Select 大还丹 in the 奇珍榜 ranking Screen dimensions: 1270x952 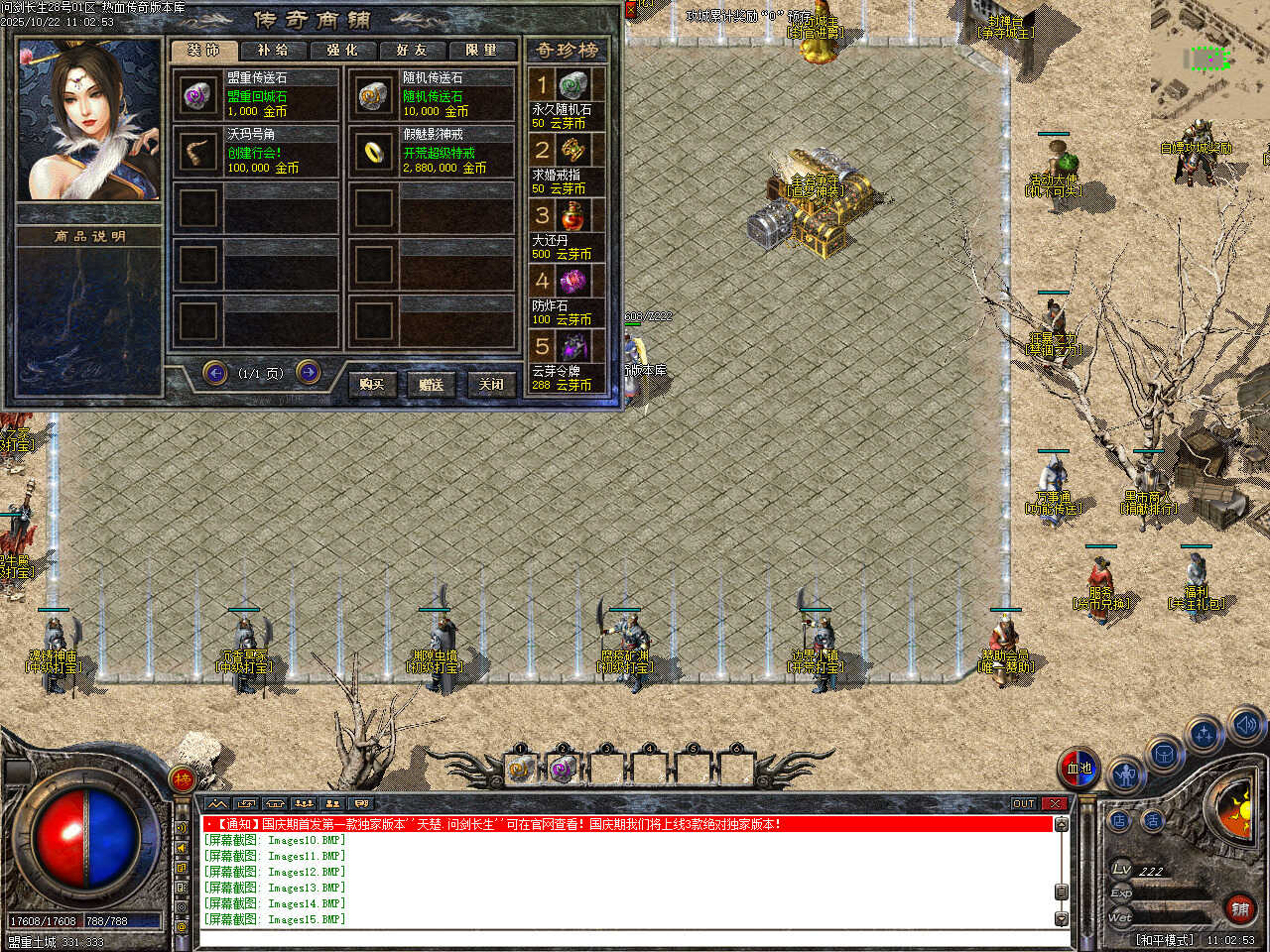[x=563, y=230]
